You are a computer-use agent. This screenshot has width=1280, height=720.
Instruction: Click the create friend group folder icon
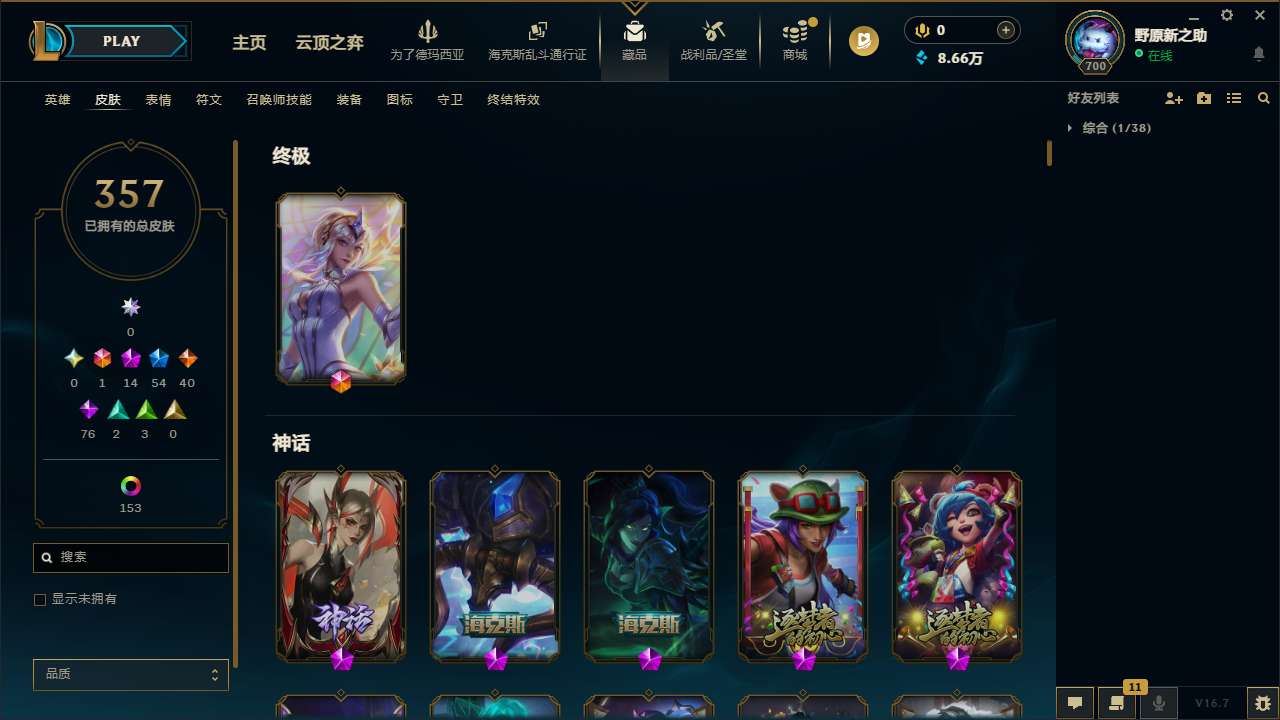pos(1203,98)
